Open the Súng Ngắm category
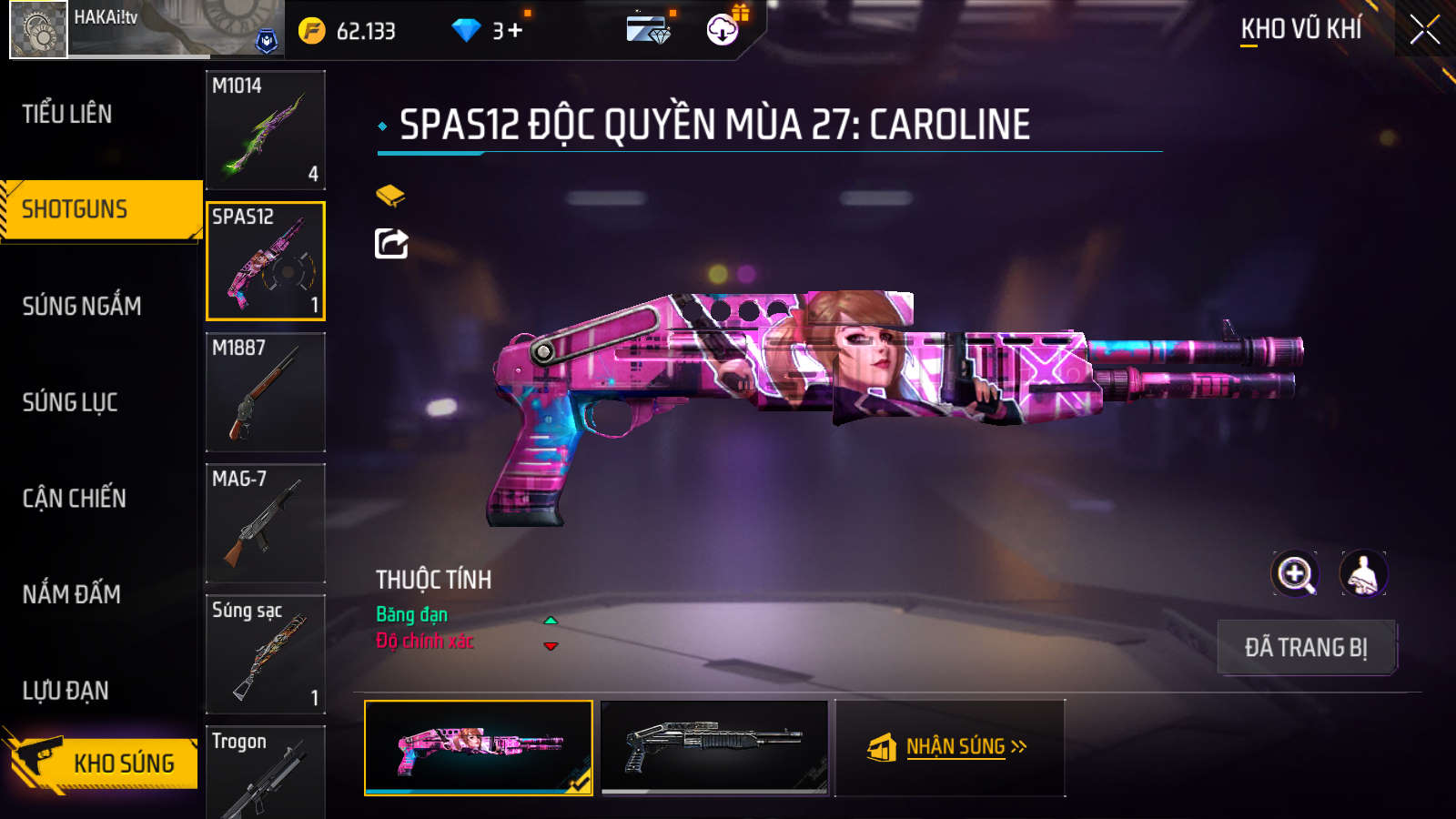1456x819 pixels. (82, 306)
